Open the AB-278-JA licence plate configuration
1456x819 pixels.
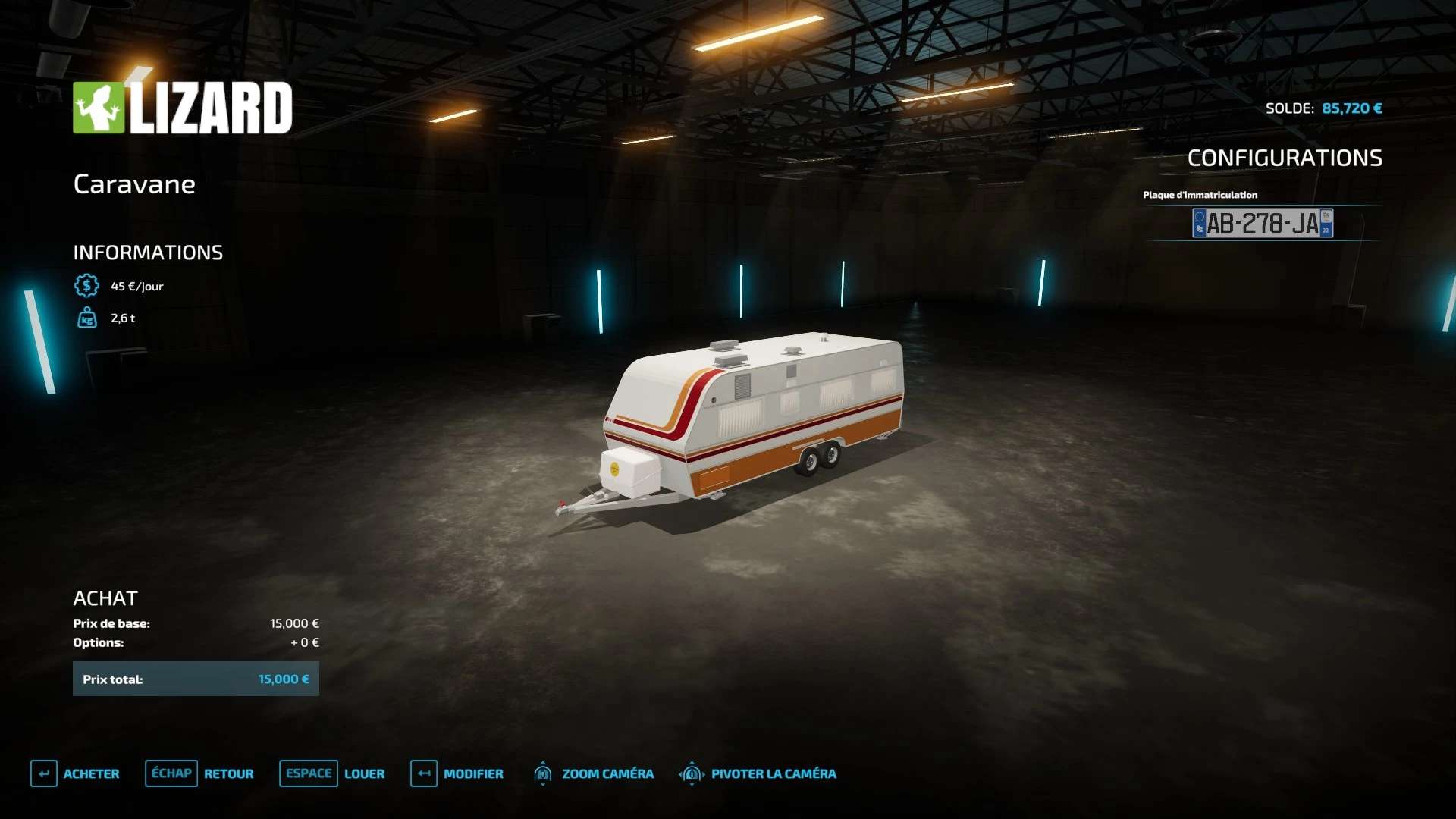[x=1262, y=223]
